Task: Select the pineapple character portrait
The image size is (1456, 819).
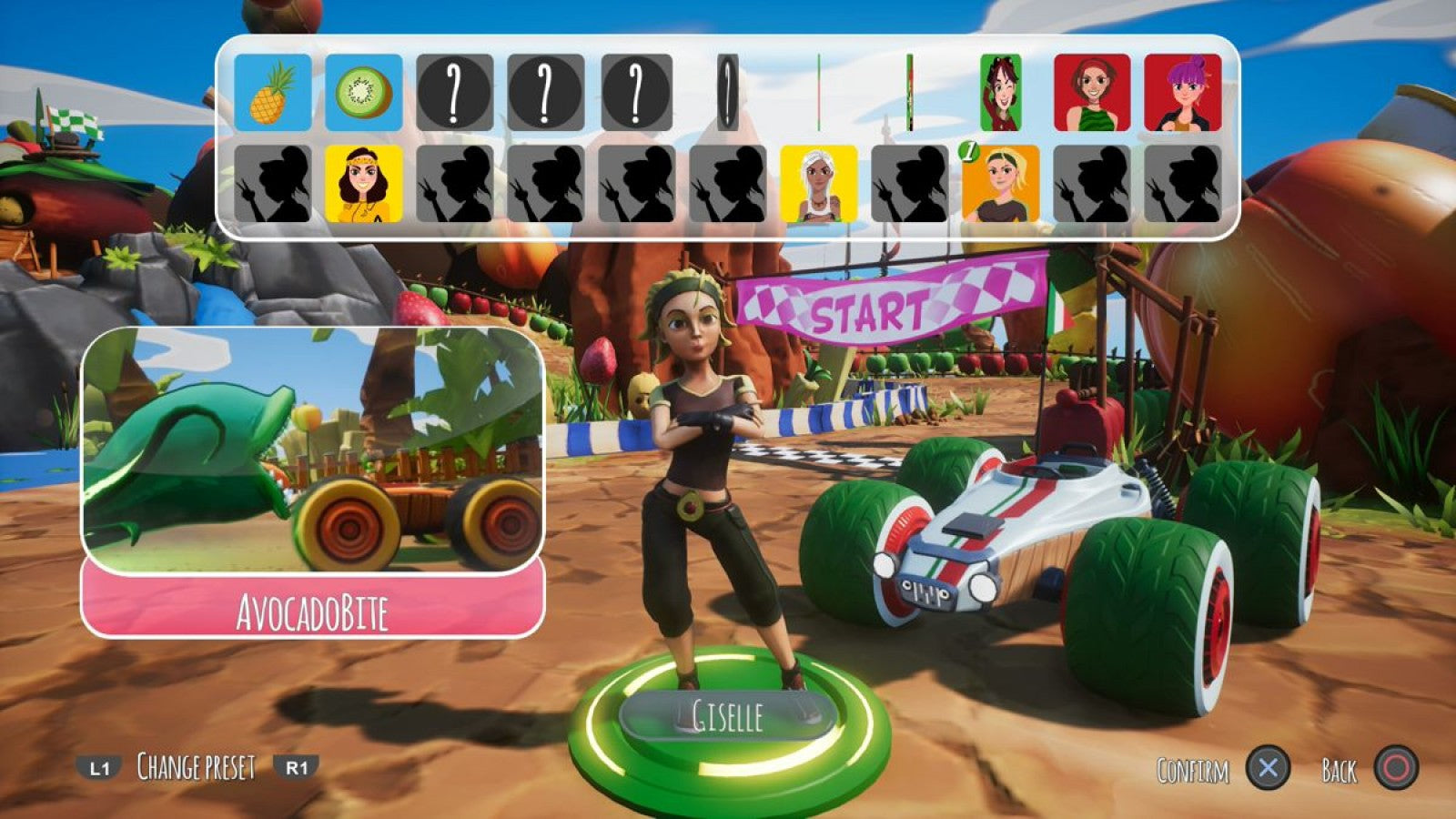Action: click(x=270, y=90)
